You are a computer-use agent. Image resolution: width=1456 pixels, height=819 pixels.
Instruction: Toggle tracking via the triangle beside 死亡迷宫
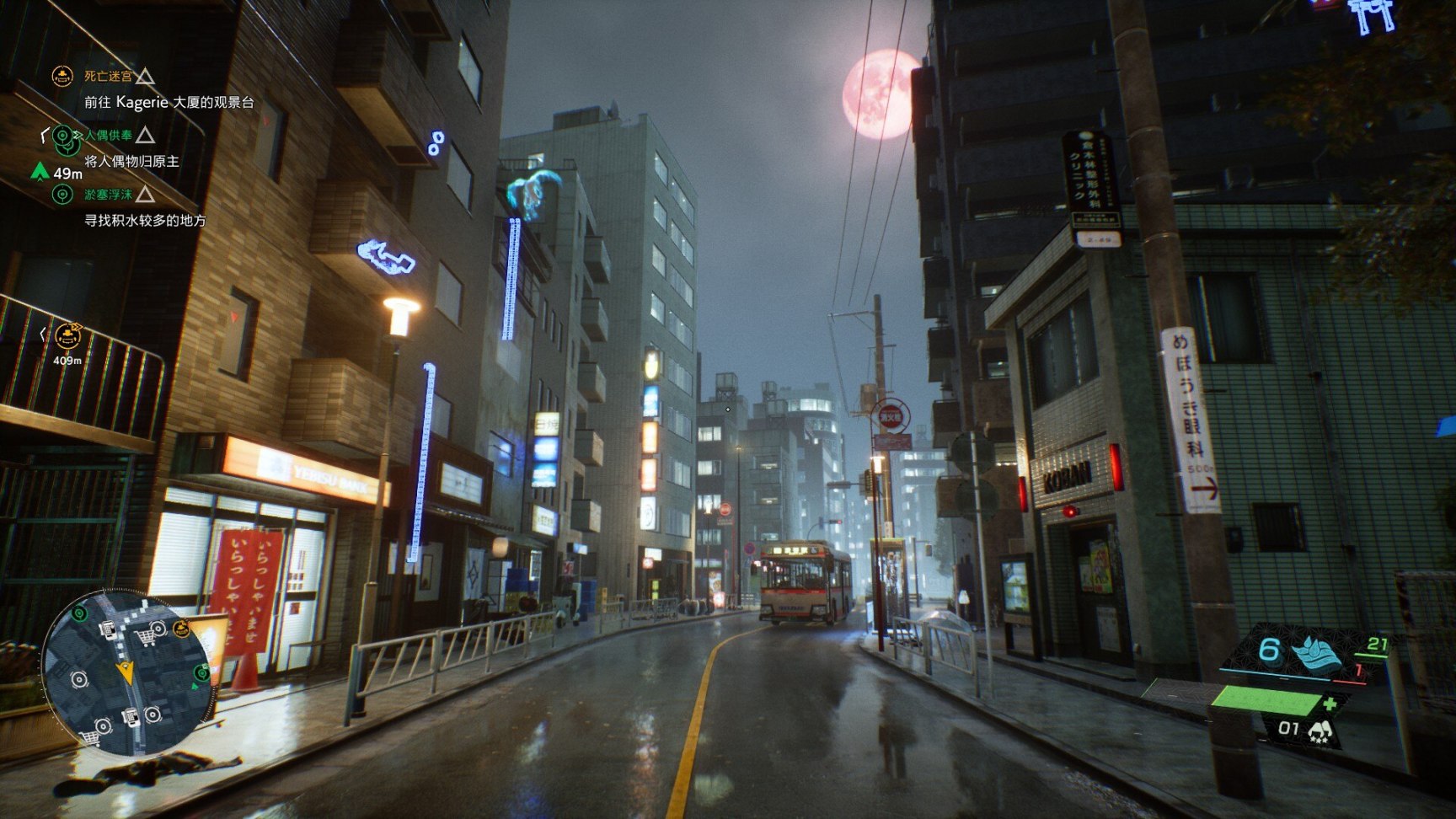click(x=145, y=78)
